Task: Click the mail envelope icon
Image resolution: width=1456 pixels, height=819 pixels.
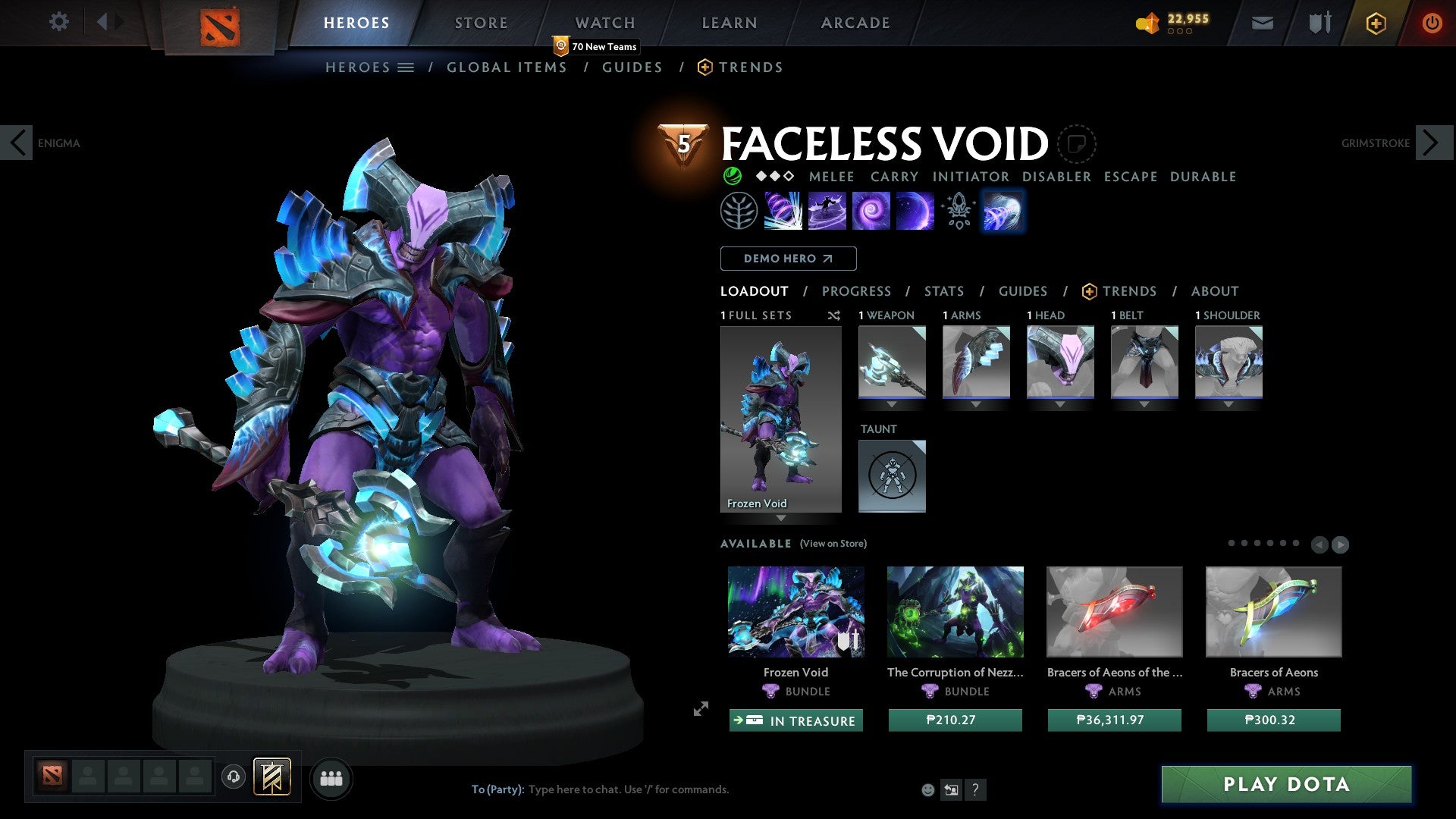Action: tap(1262, 23)
